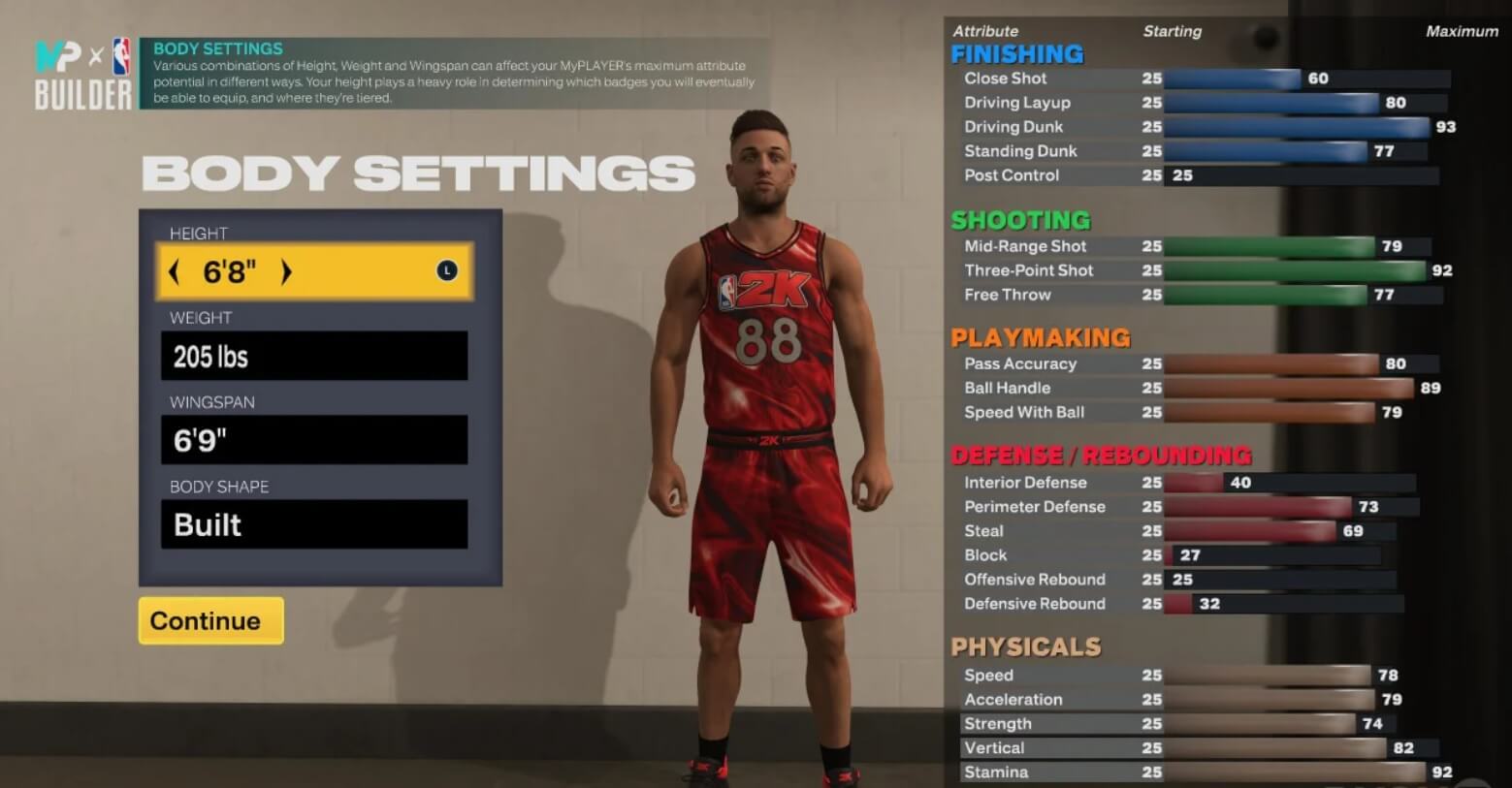This screenshot has height=788, width=1512.
Task: Open the Weight selector showing 205 lbs
Action: [x=312, y=356]
